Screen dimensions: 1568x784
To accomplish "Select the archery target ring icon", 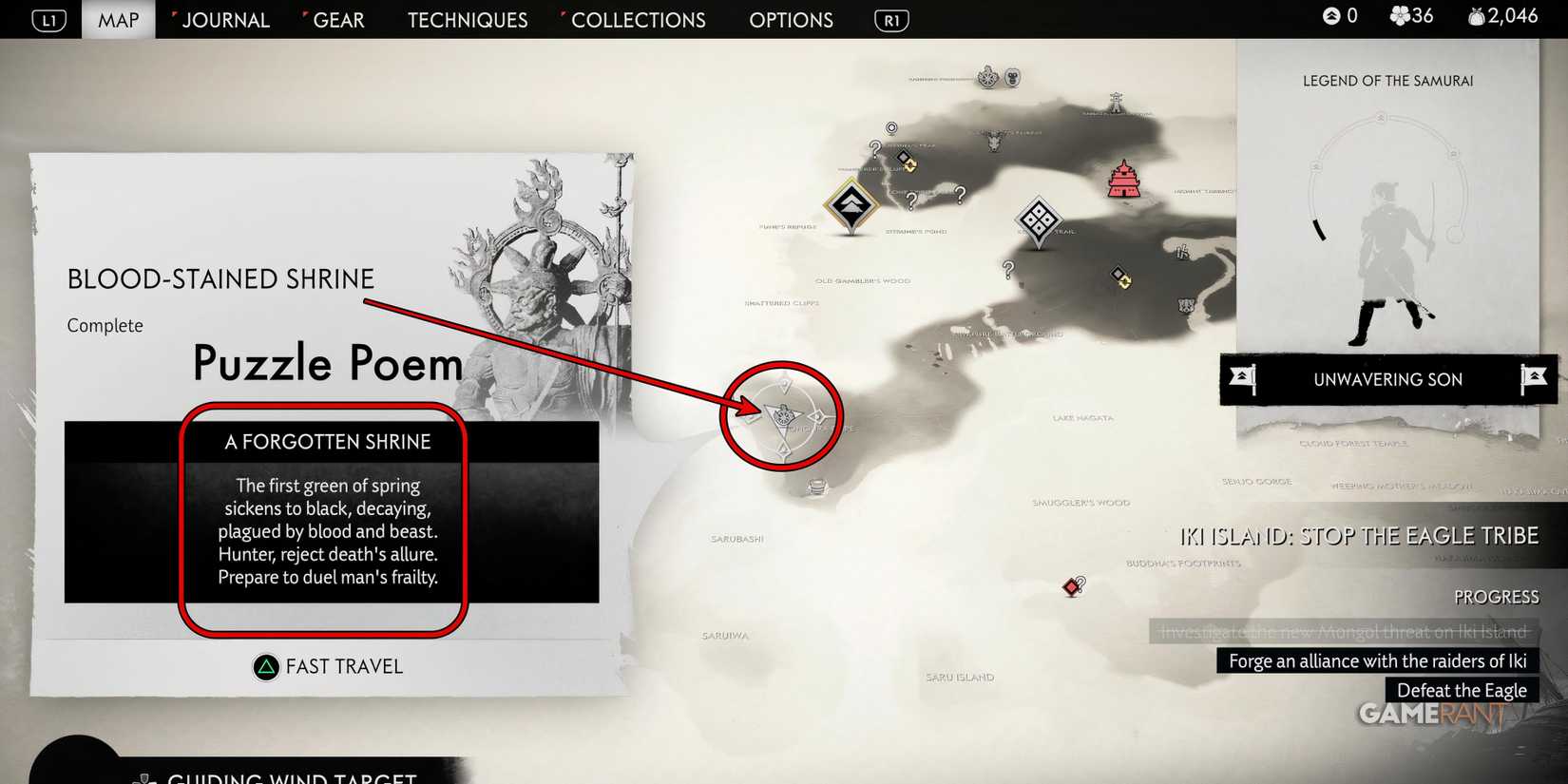I will click(x=891, y=127).
